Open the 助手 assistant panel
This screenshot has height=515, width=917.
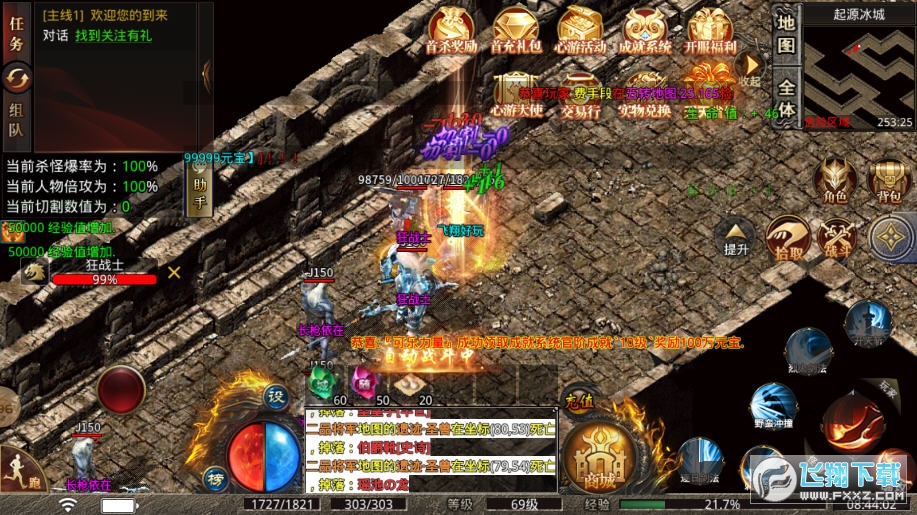(x=199, y=190)
